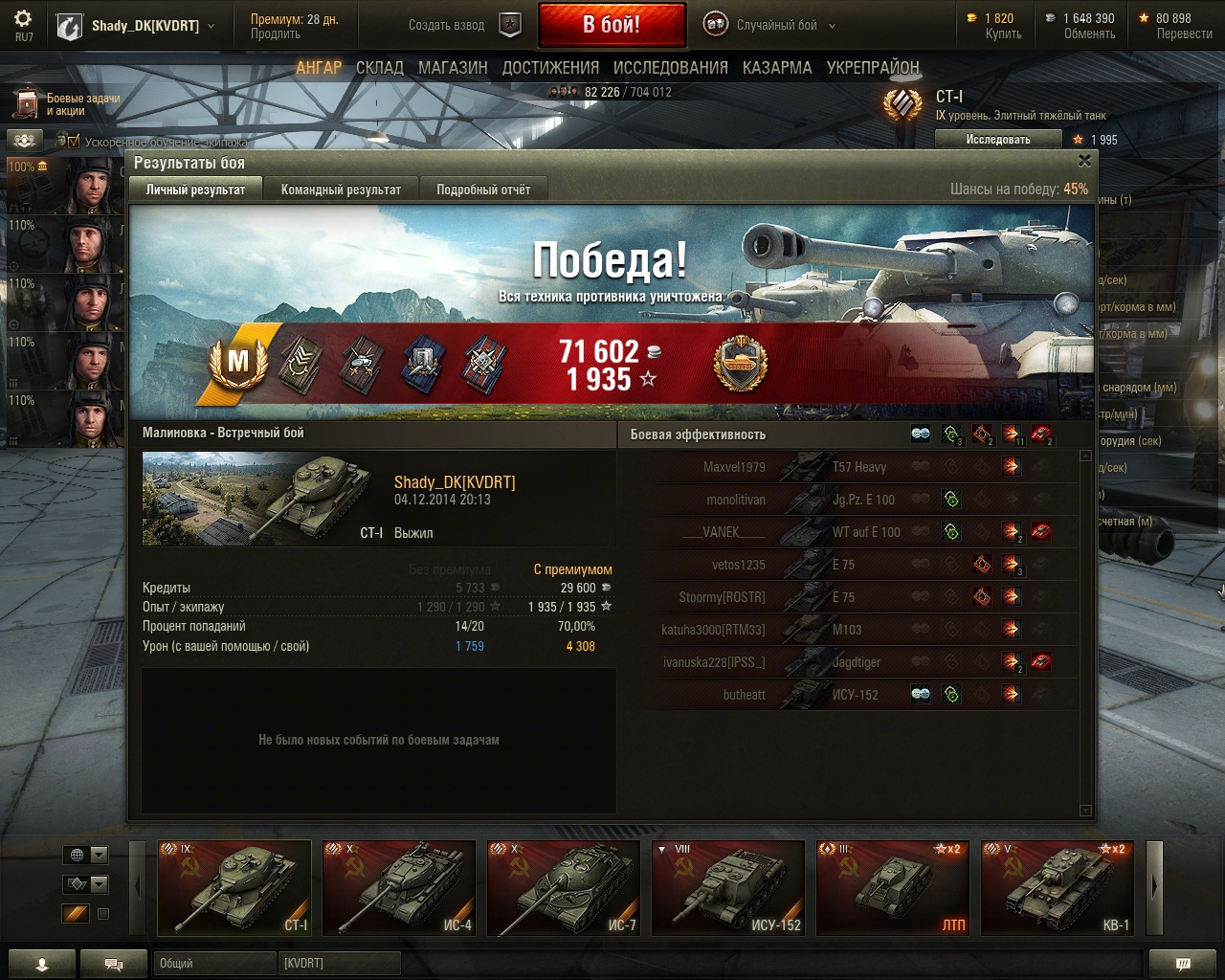Viewport: 1225px width, 980px height.
Task: Select the ИСУ-152 tank in carousel
Action: click(728, 887)
